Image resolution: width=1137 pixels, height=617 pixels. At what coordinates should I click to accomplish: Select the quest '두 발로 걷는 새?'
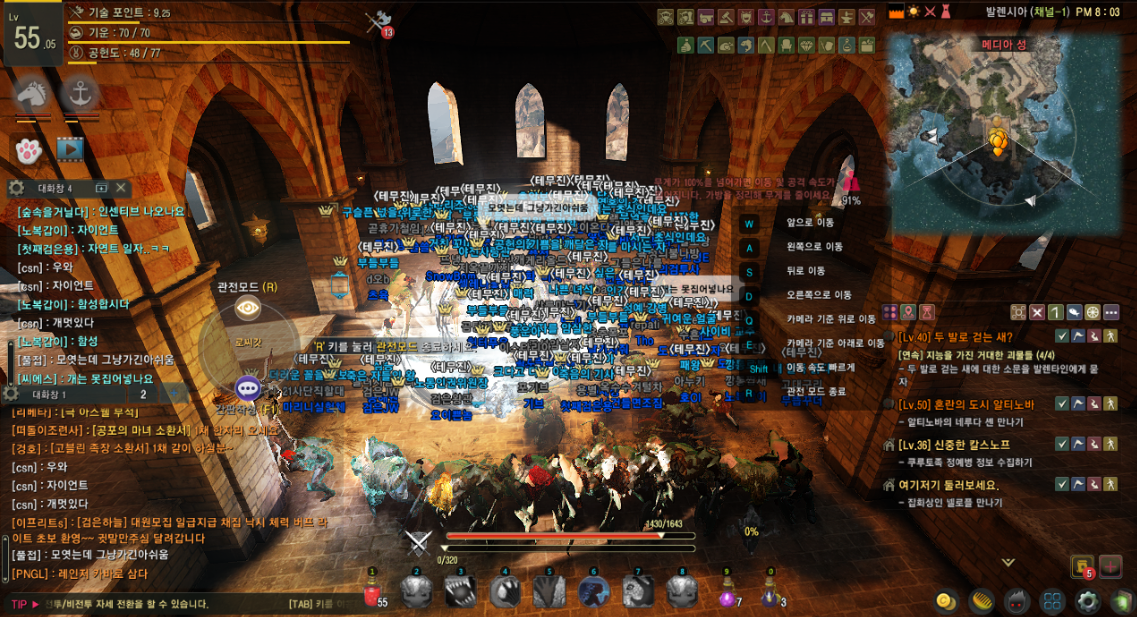[960, 337]
